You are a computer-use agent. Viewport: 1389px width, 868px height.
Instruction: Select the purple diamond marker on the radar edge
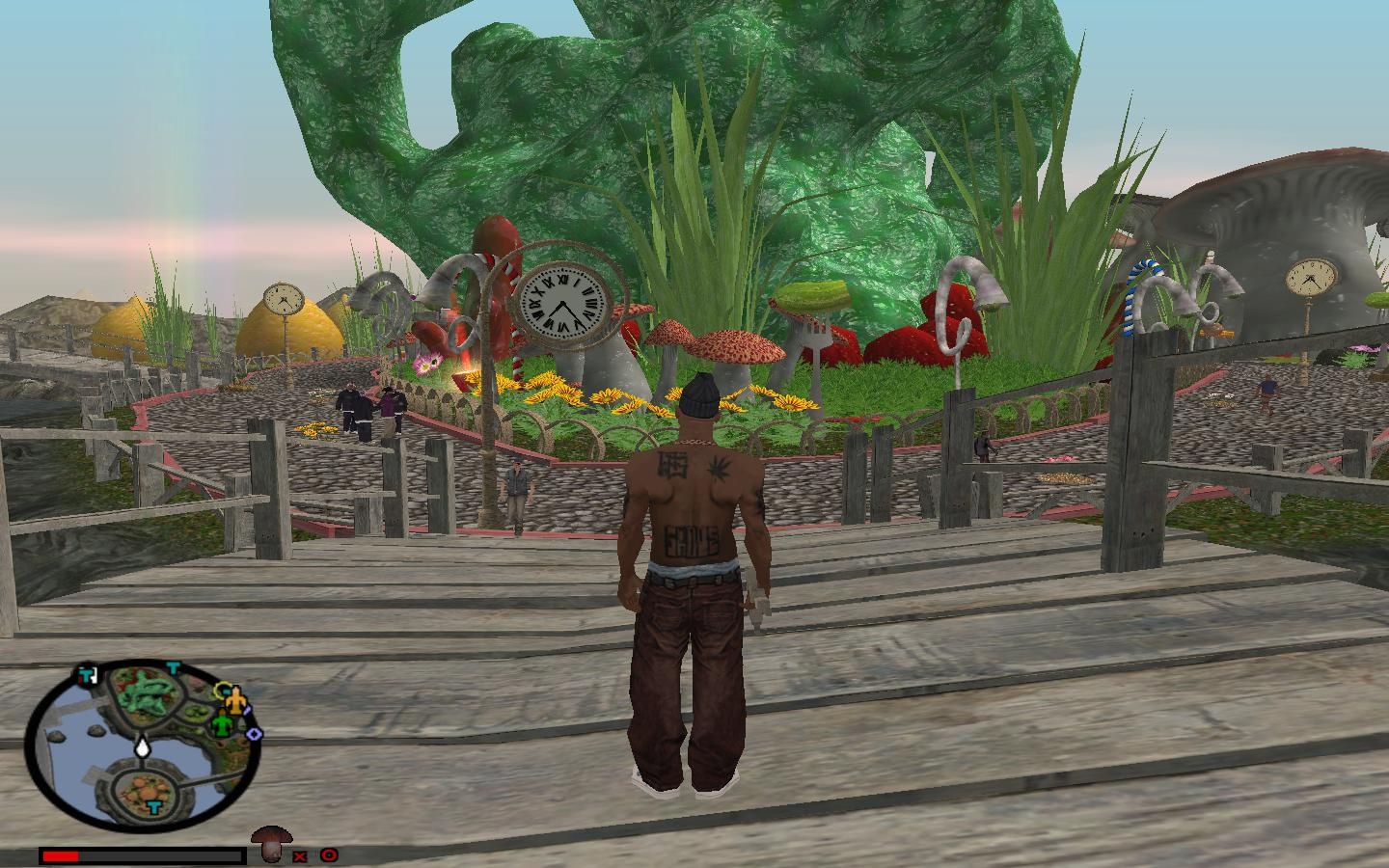(x=255, y=734)
